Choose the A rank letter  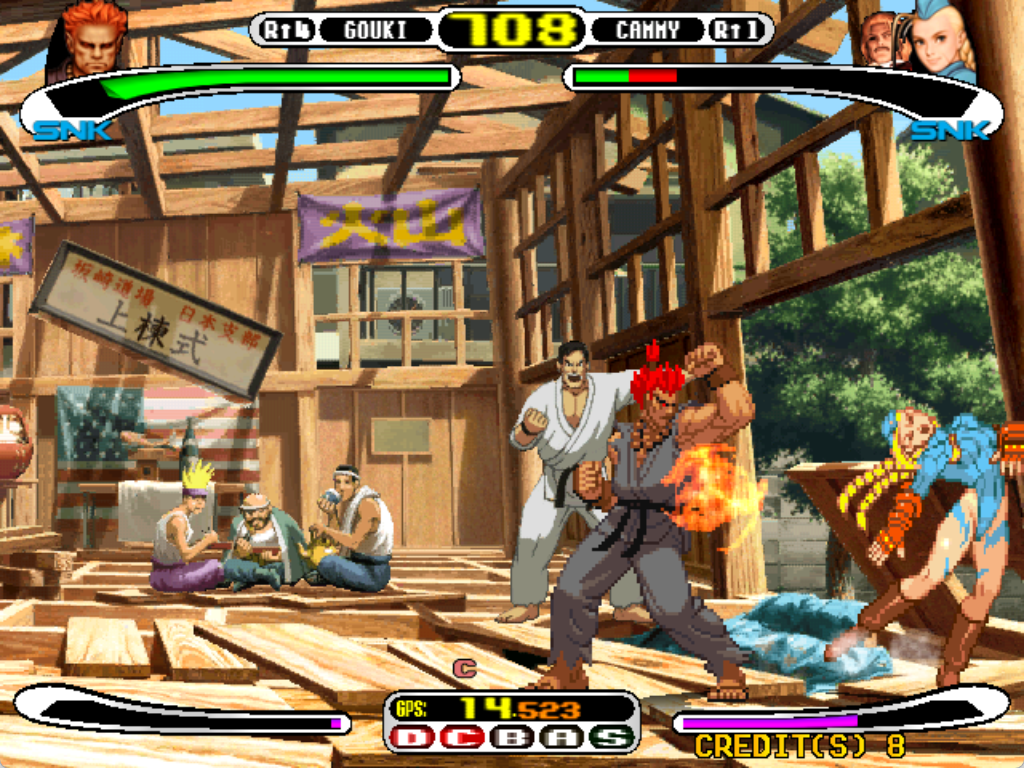click(x=562, y=738)
